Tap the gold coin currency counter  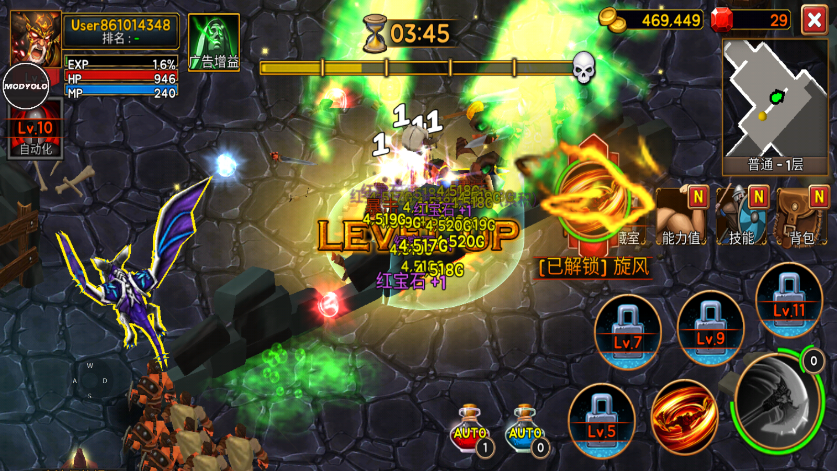pyautogui.click(x=653, y=19)
